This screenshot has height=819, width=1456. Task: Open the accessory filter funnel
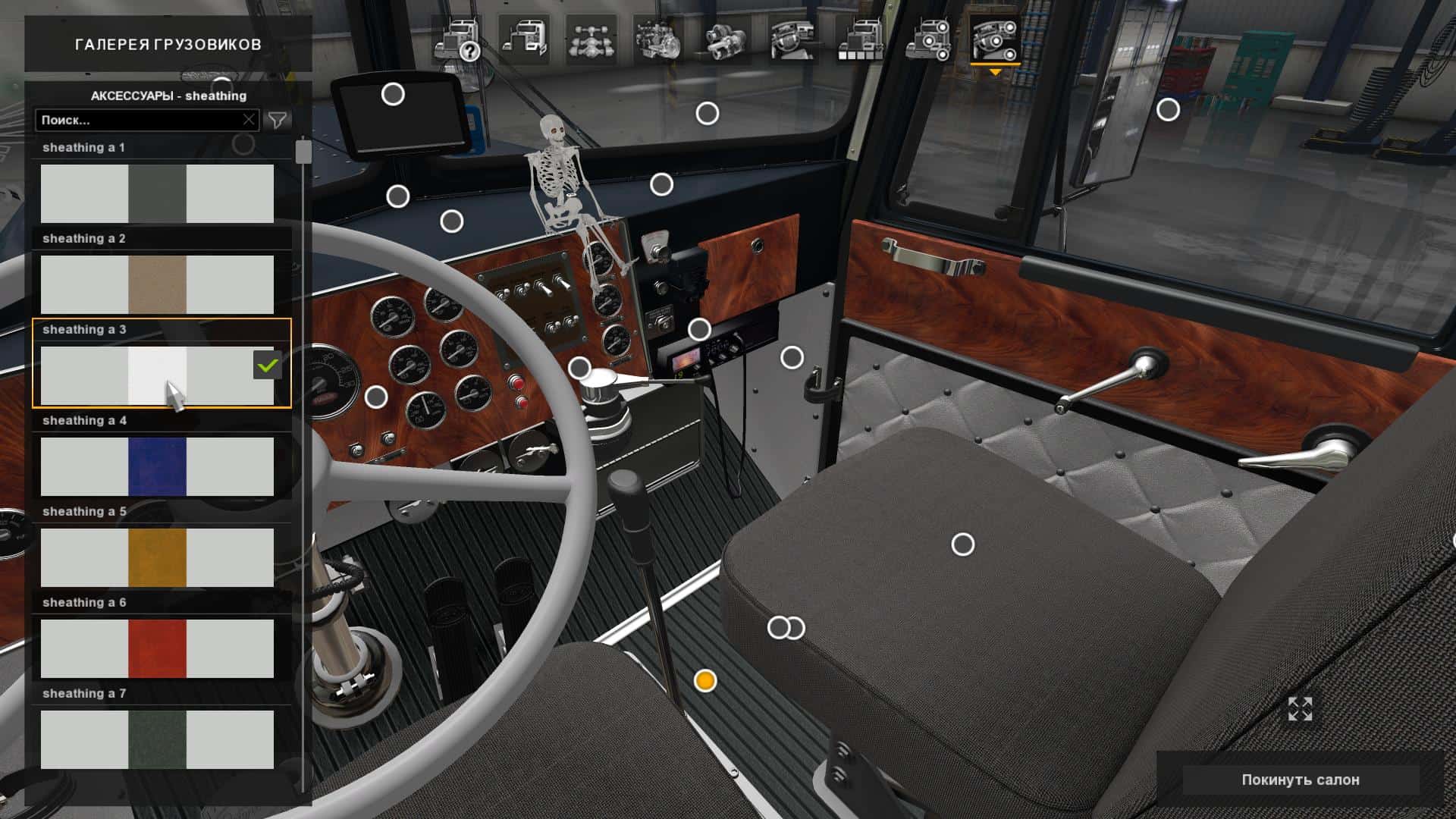[278, 120]
